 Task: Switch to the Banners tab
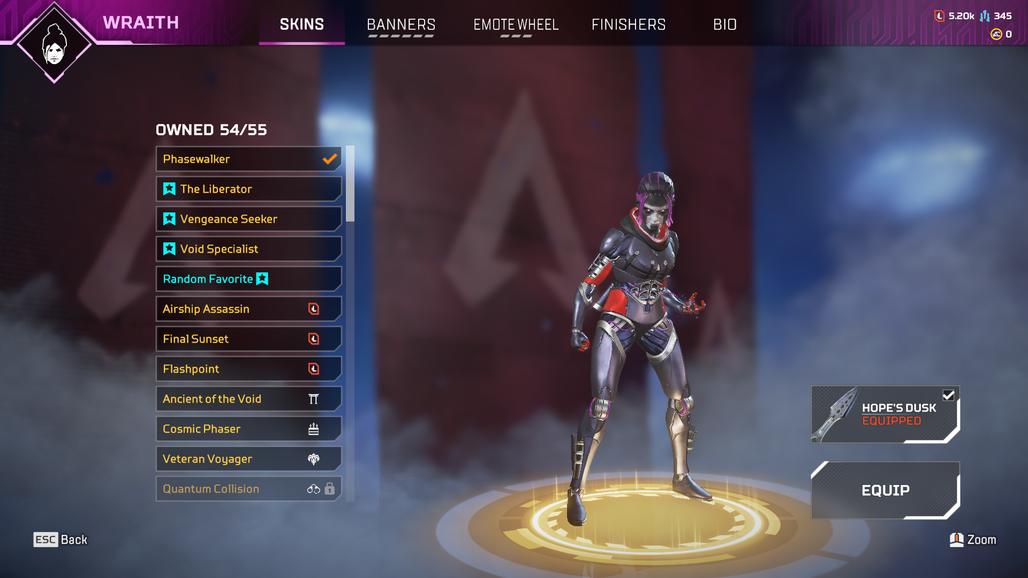tap(401, 25)
